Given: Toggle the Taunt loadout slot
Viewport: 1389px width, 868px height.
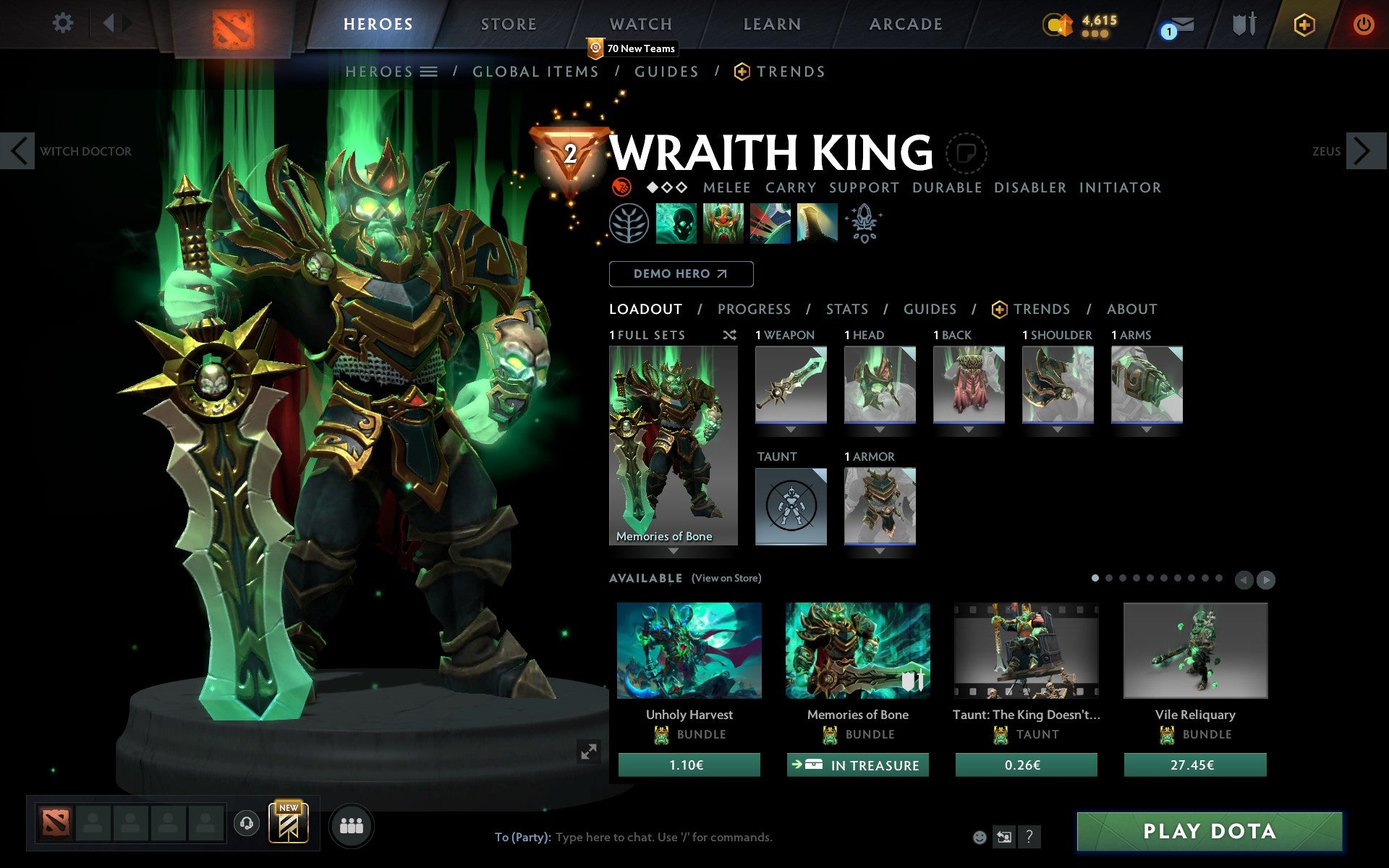Looking at the screenshot, I should pyautogui.click(x=791, y=506).
